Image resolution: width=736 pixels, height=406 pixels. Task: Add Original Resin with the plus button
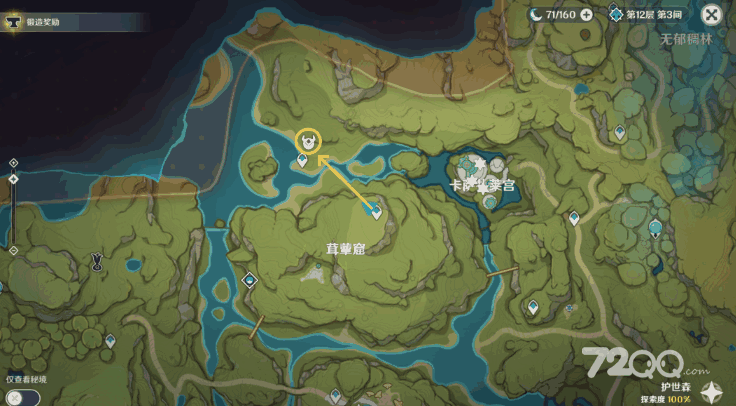[x=586, y=14]
